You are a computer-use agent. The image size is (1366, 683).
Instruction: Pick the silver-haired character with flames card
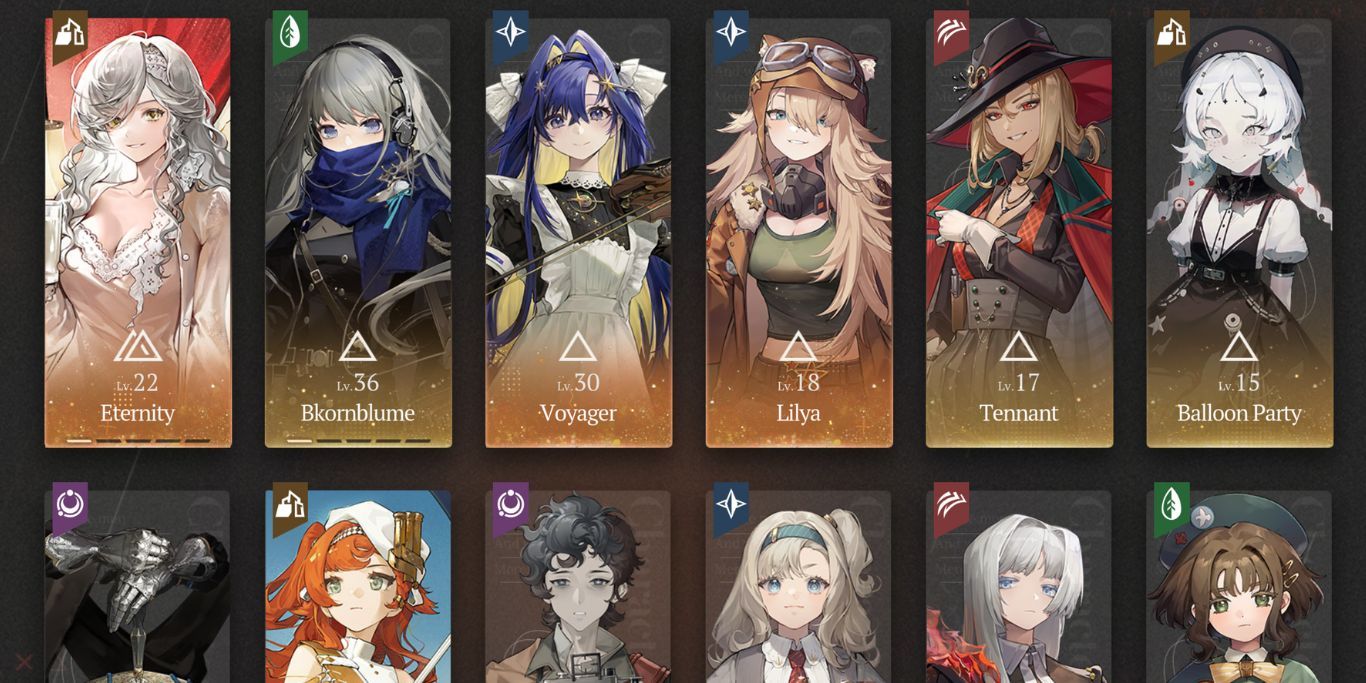point(1019,588)
